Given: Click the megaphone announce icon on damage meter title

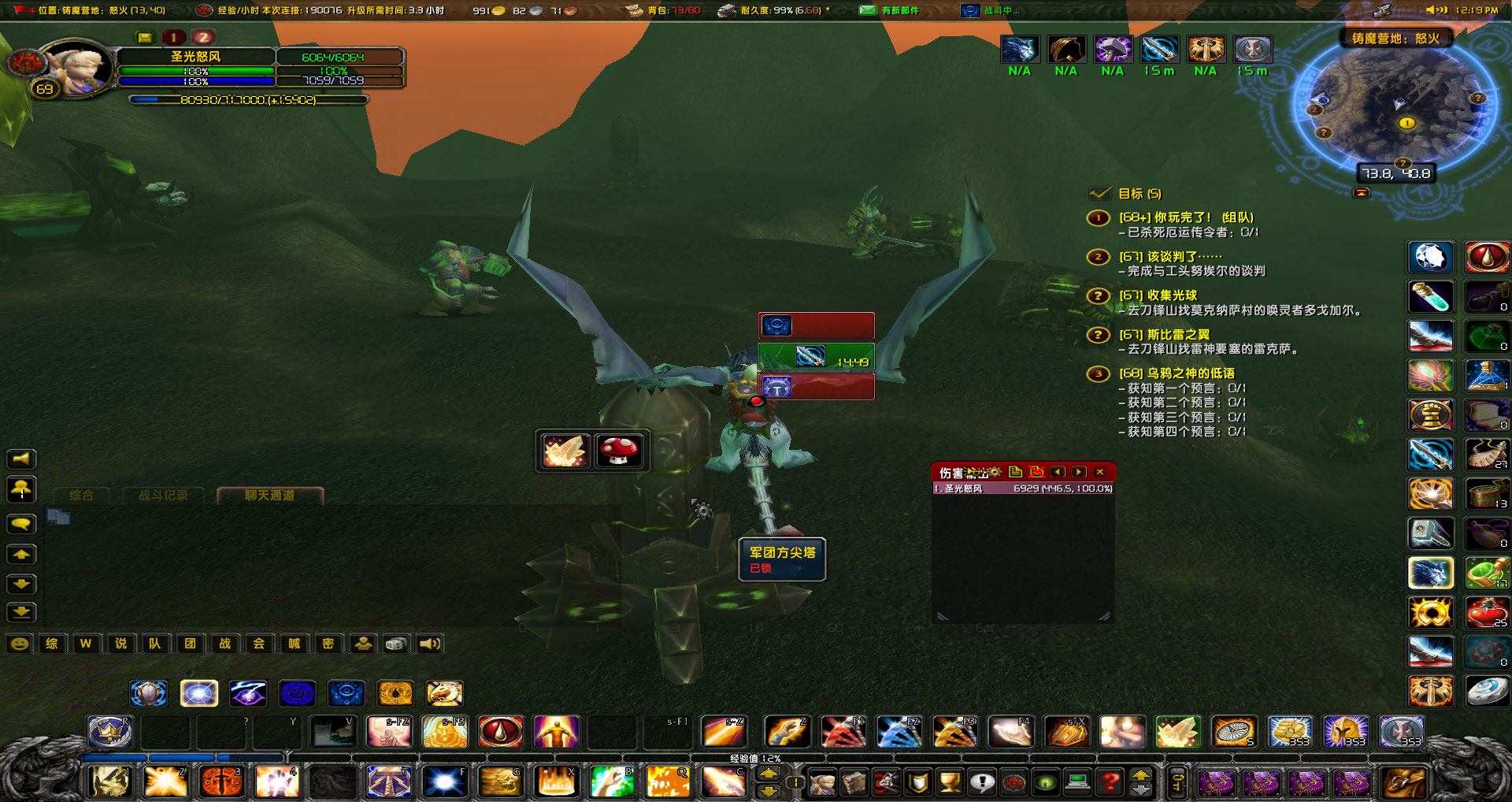Looking at the screenshot, I should point(975,472).
